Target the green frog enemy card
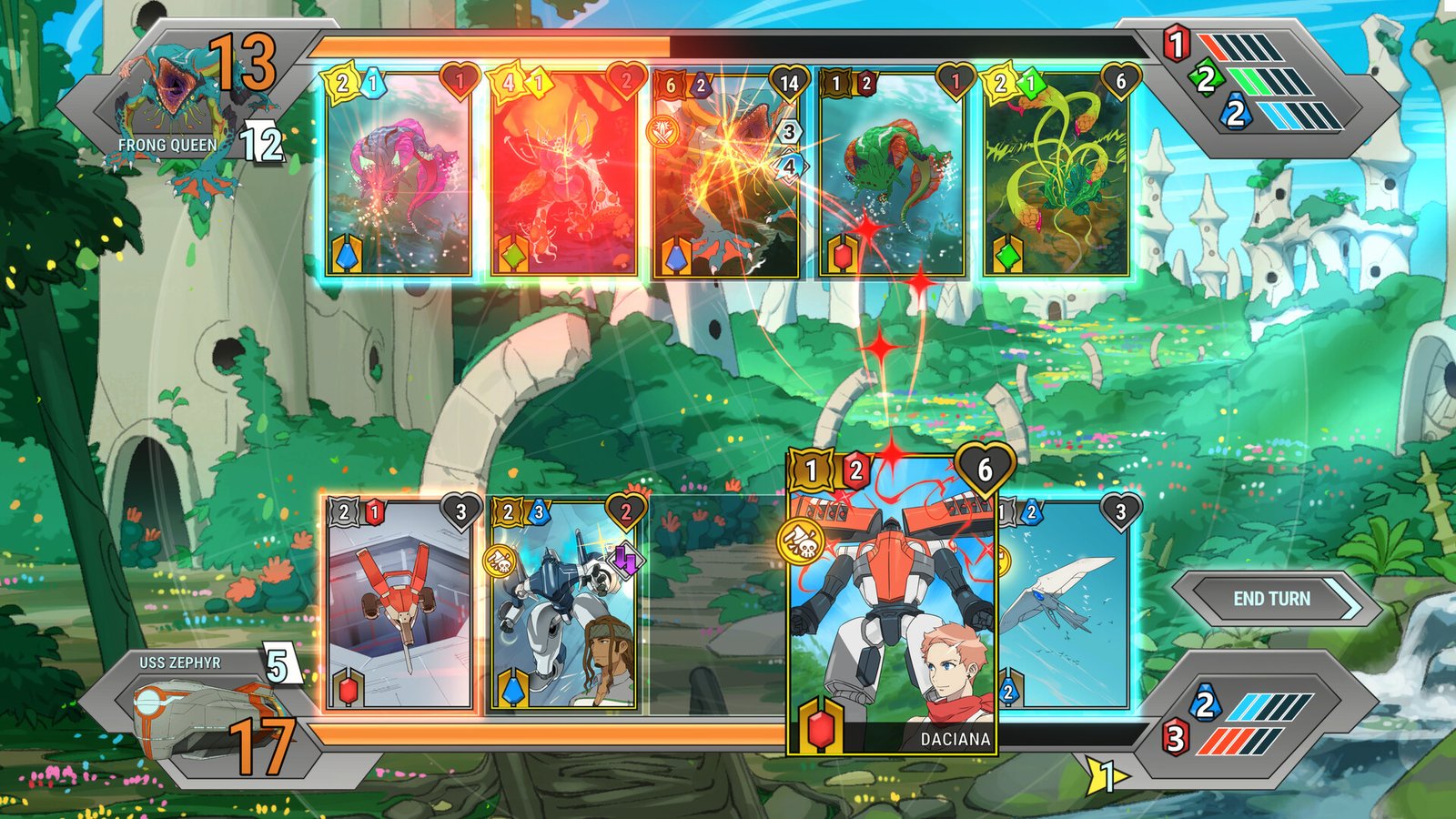 click(x=892, y=175)
